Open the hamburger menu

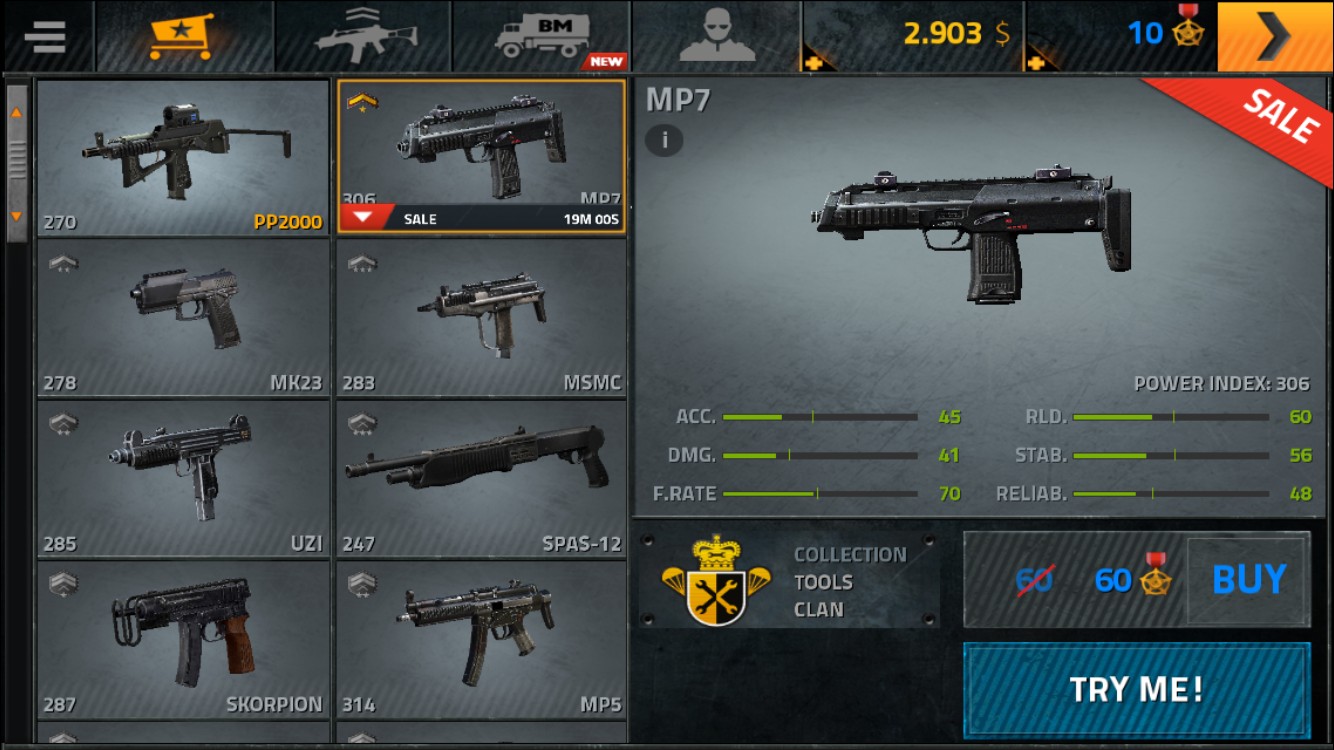point(45,36)
